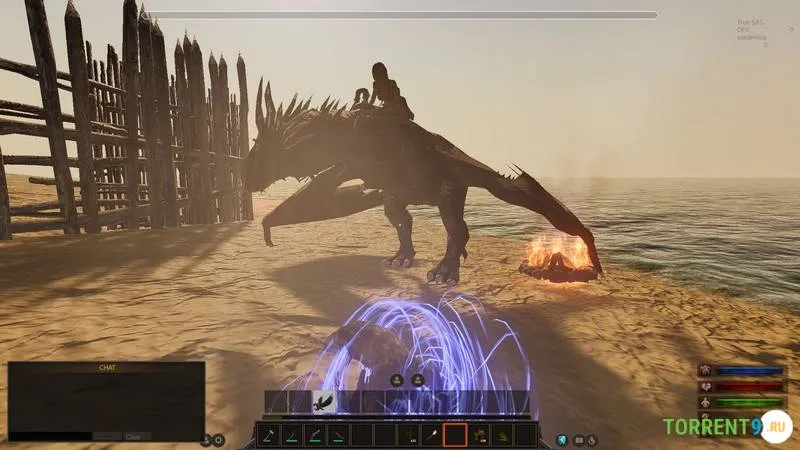
Task: Open the book icon right of the hotbar
Action: (577, 439)
